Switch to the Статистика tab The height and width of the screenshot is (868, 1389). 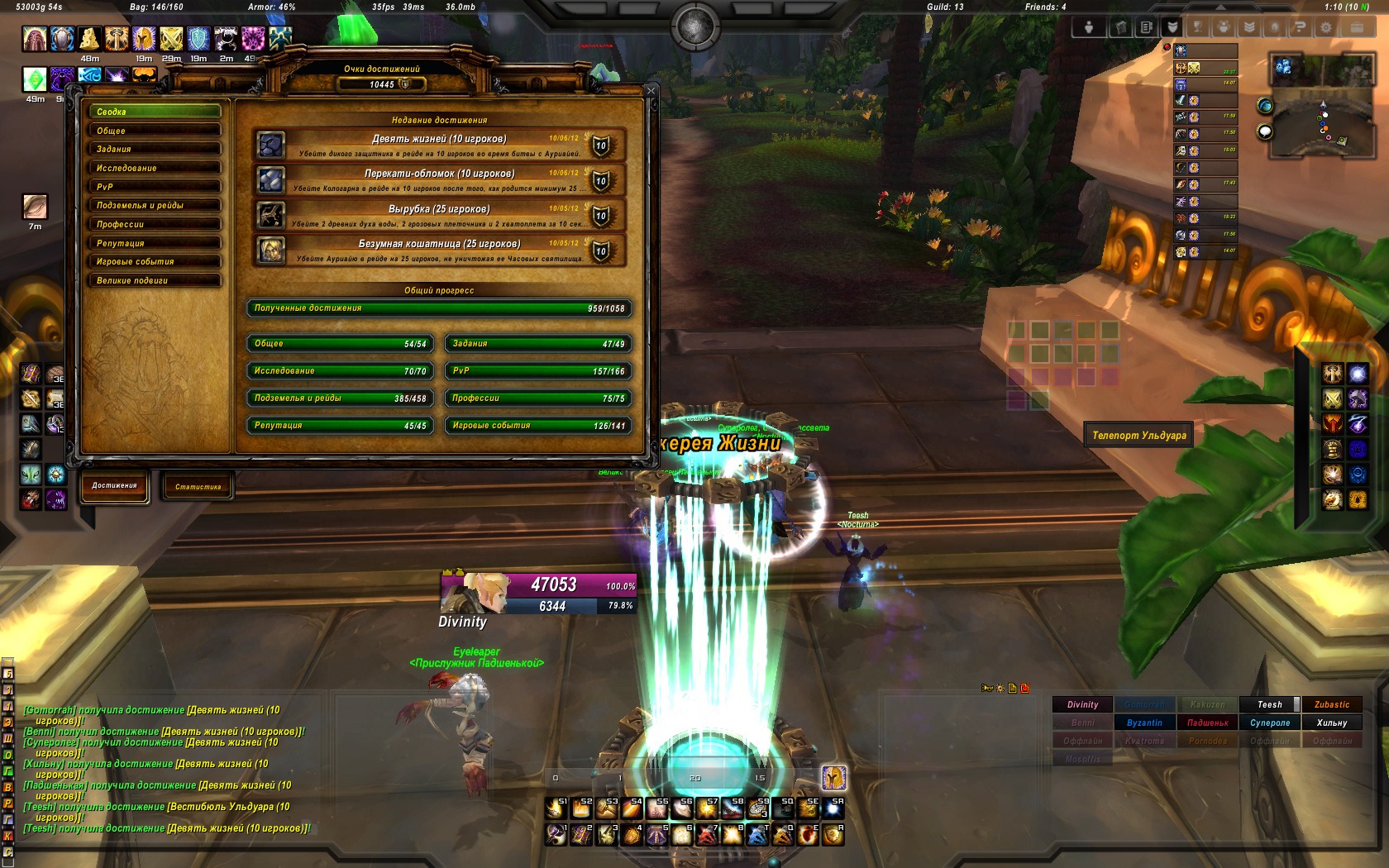click(198, 487)
